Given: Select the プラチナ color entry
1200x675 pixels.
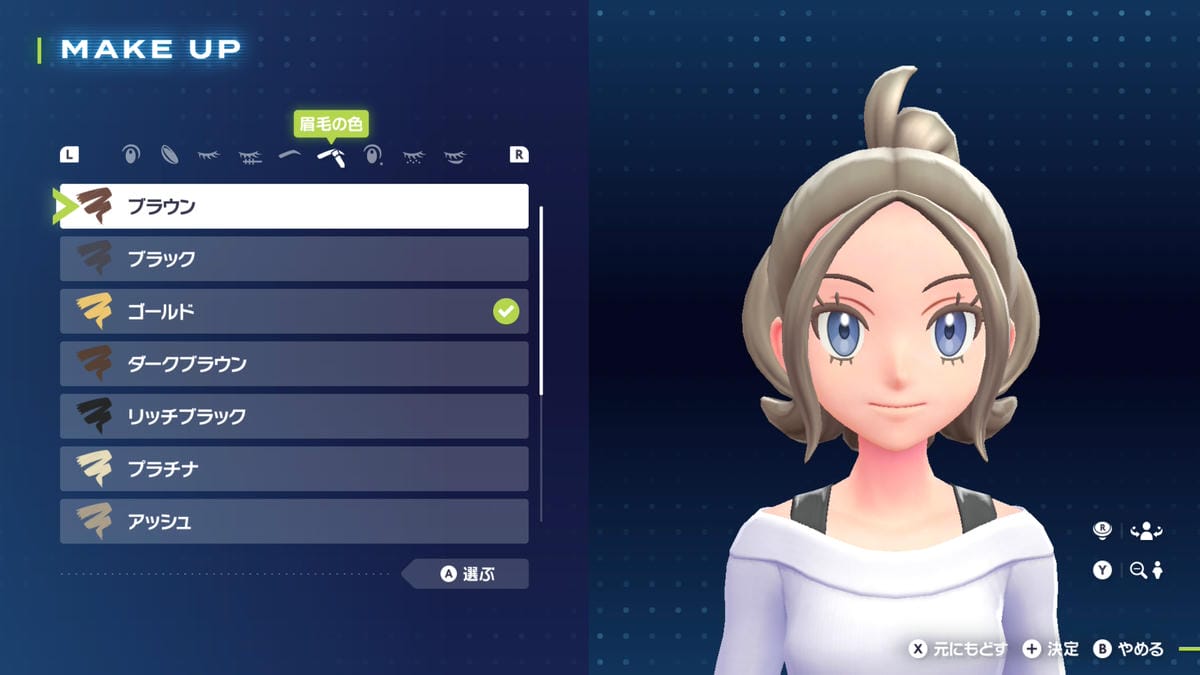Looking at the screenshot, I should point(293,469).
